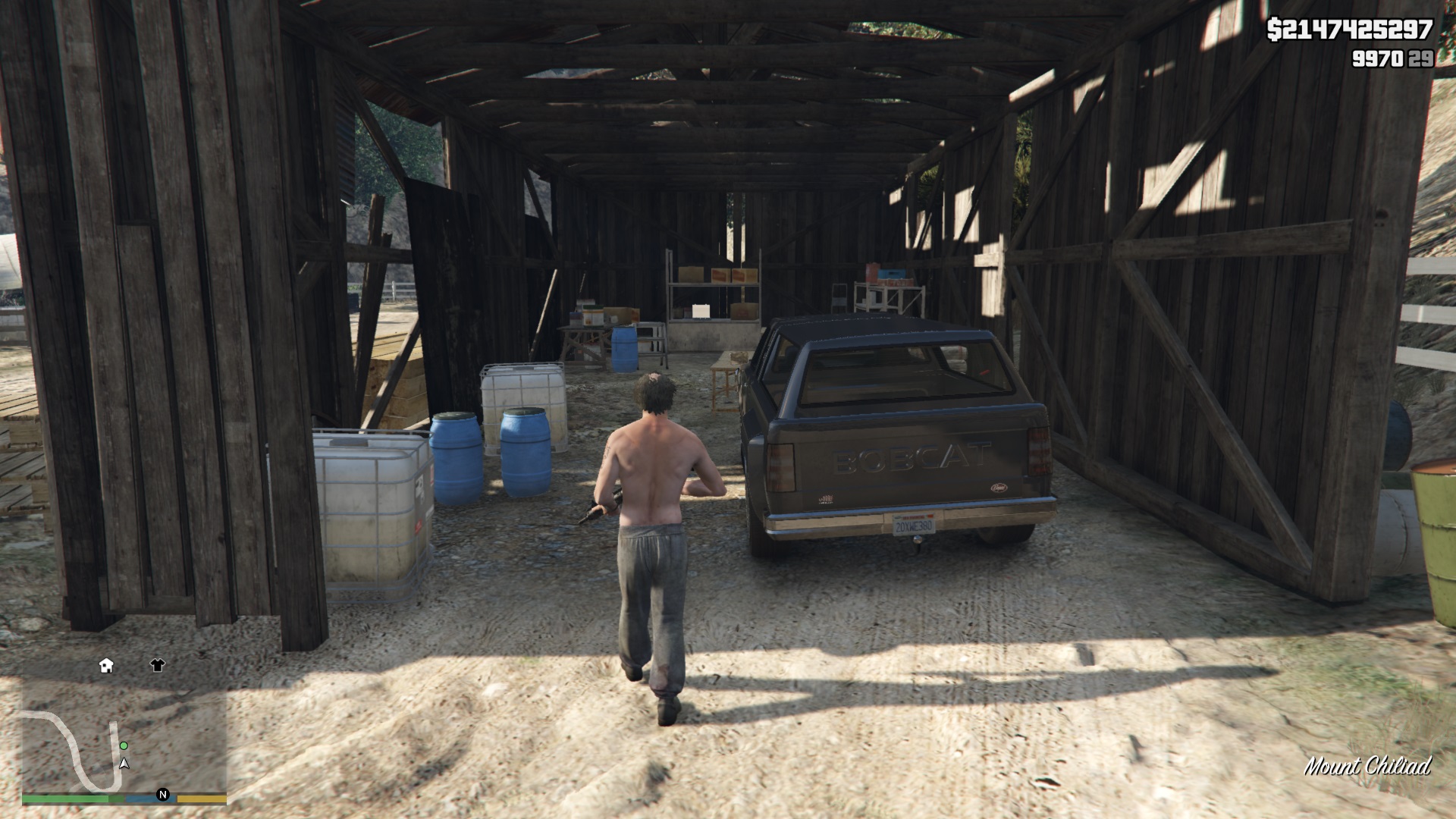This screenshot has height=819, width=1456.
Task: Click the house safehouse icon above the minimap
Action: (106, 666)
